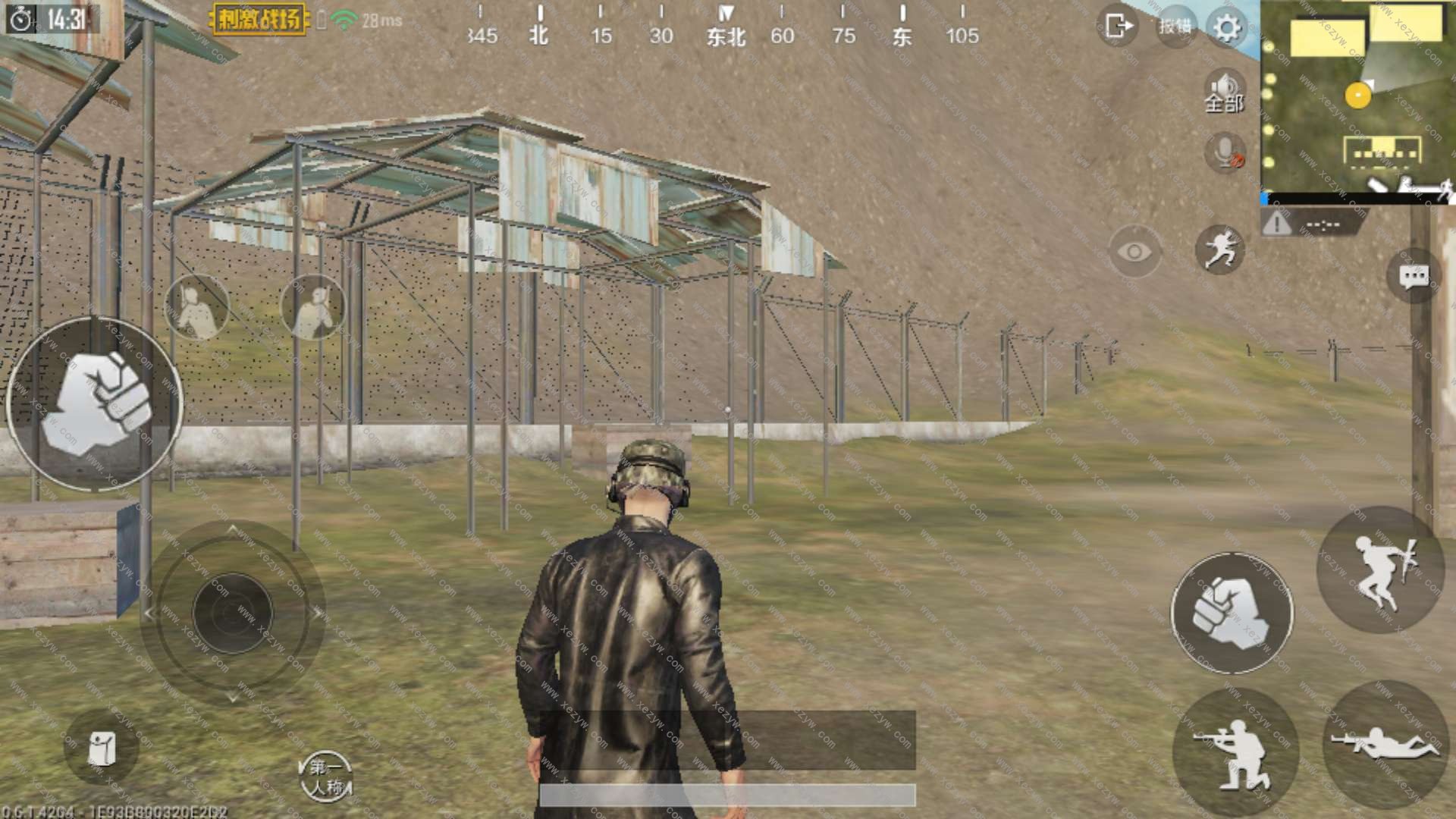1456x819 pixels.
Task: Open the 按键 controls layout button
Action: 1175,27
